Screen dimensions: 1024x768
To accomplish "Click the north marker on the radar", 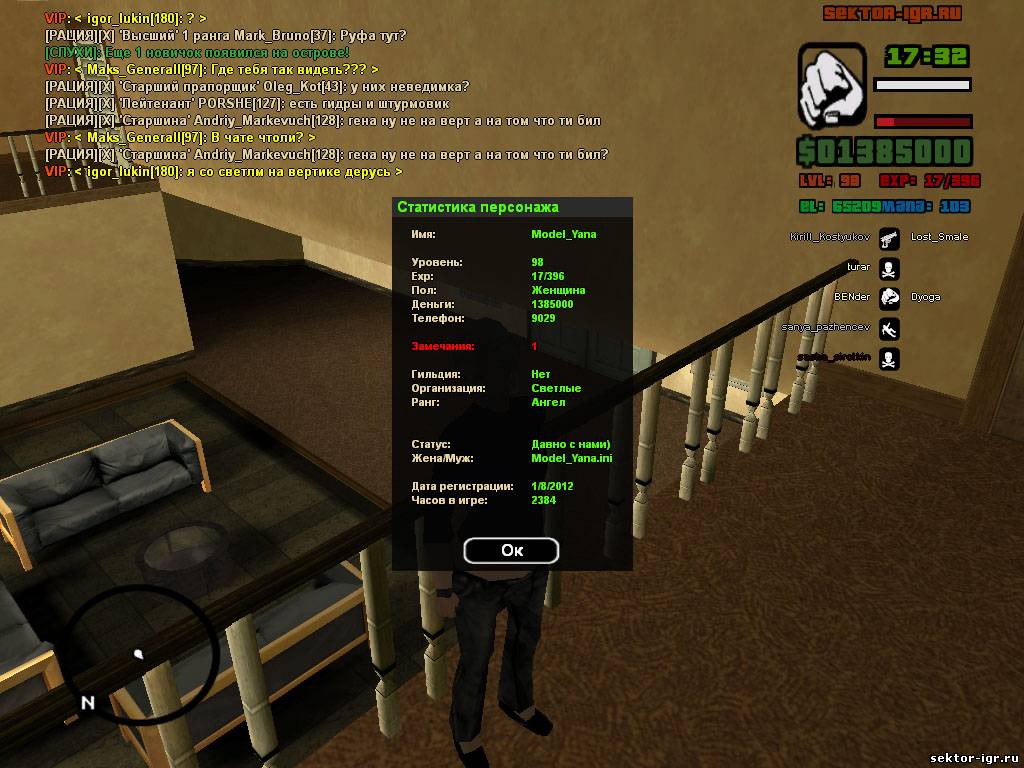I will (x=88, y=702).
